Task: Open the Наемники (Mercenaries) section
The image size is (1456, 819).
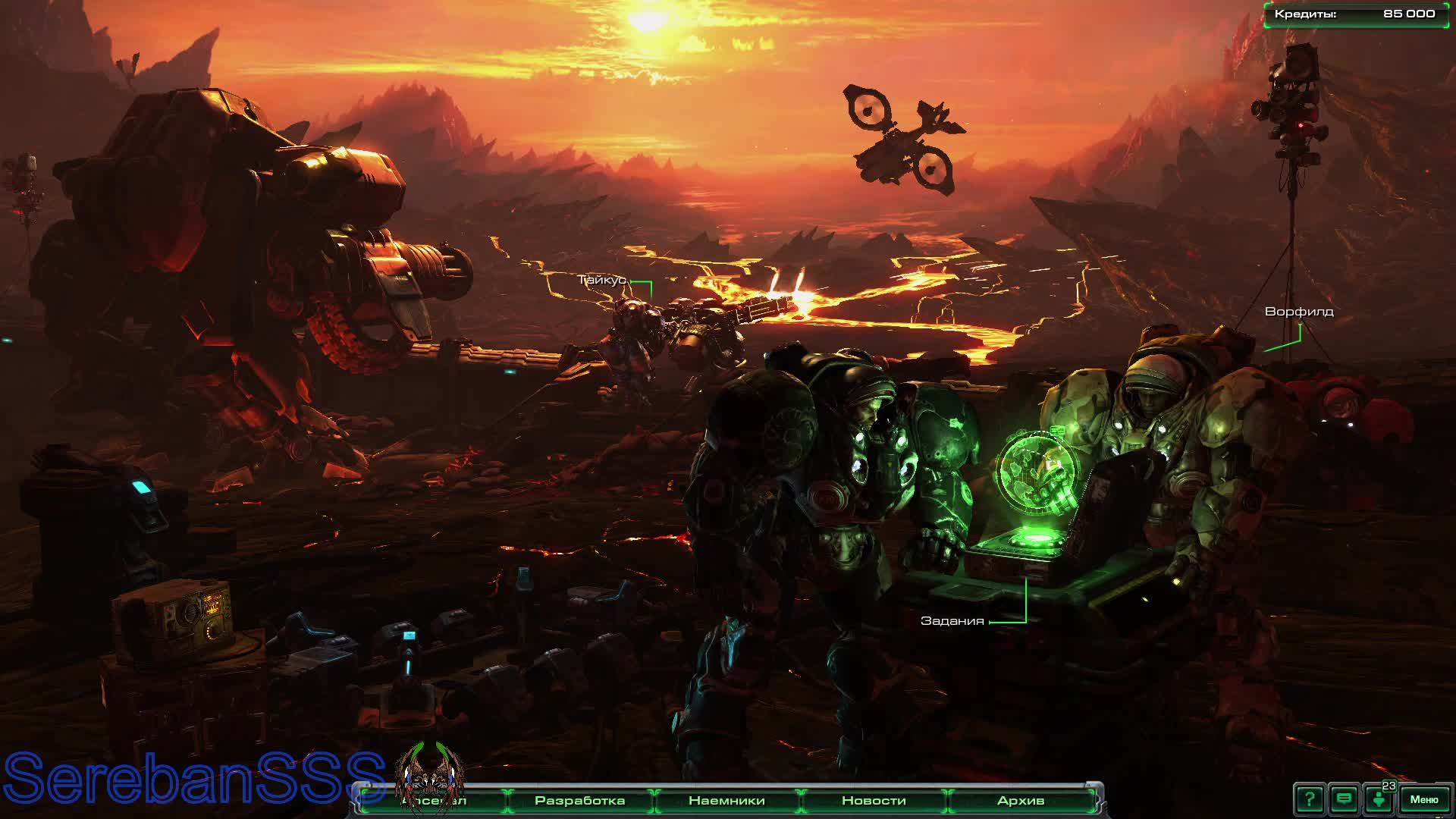Action: click(x=726, y=801)
